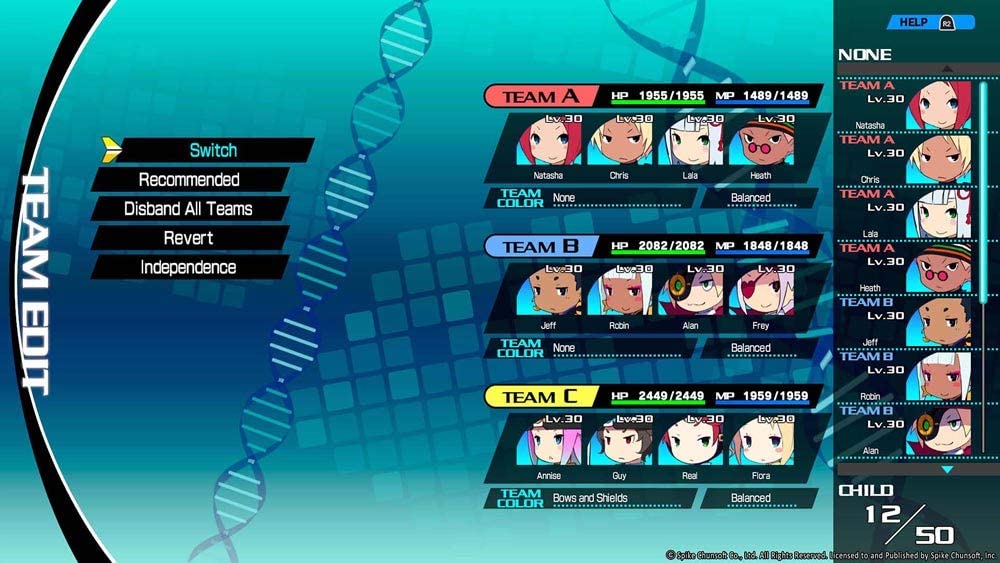Screen dimensions: 1000x563
Task: Select Disband All Teams
Action: point(188,209)
